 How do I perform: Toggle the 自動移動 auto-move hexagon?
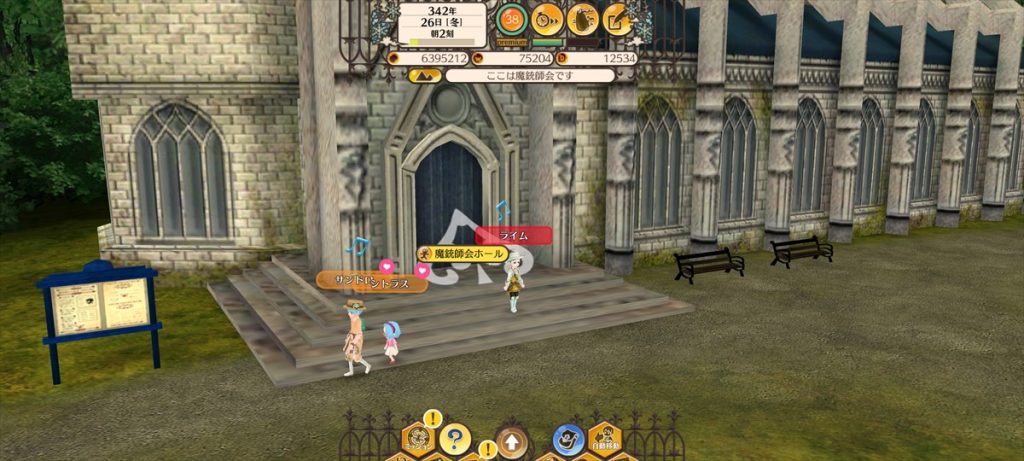click(604, 439)
